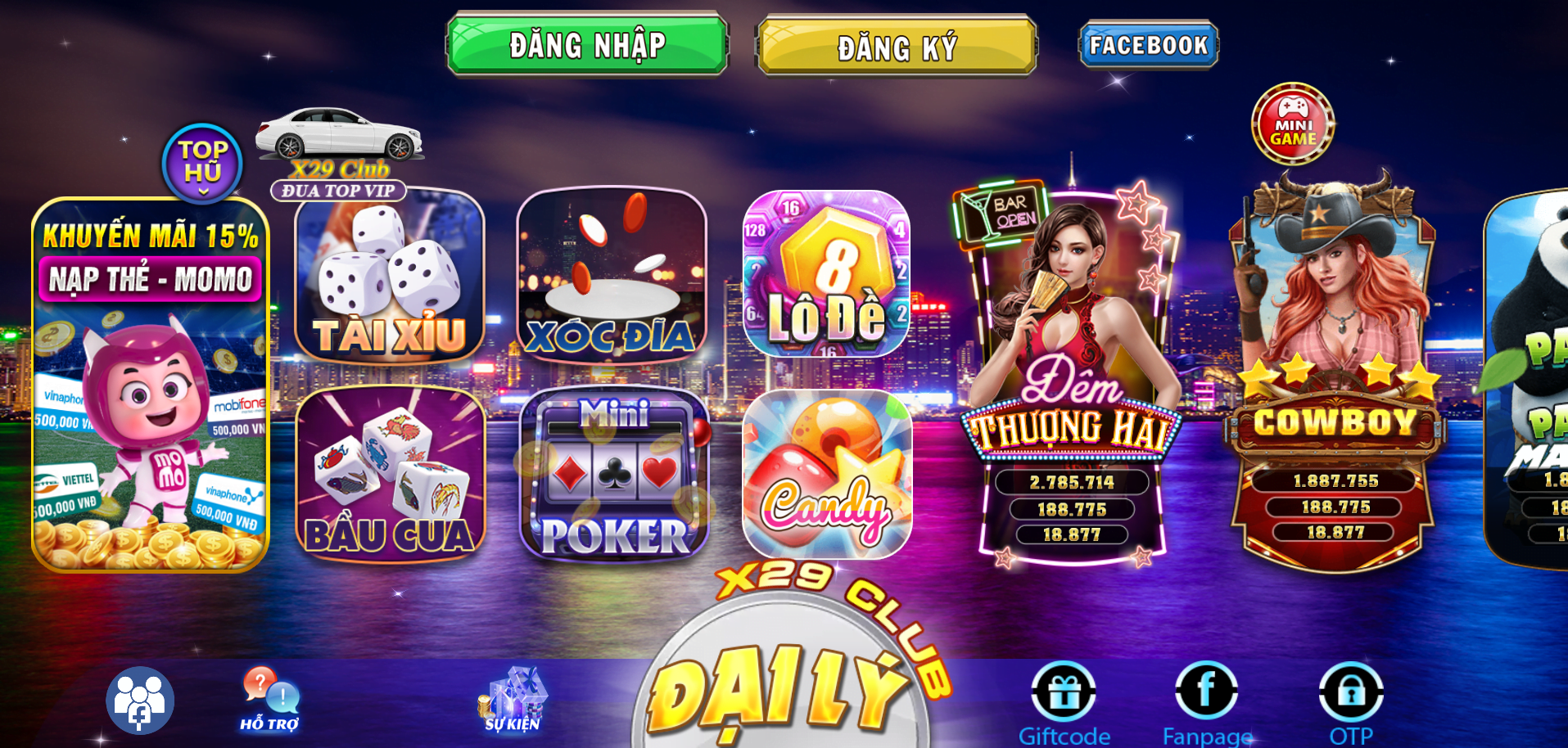Click the green Đăng Nhập login button
1568x748 pixels.
click(587, 45)
